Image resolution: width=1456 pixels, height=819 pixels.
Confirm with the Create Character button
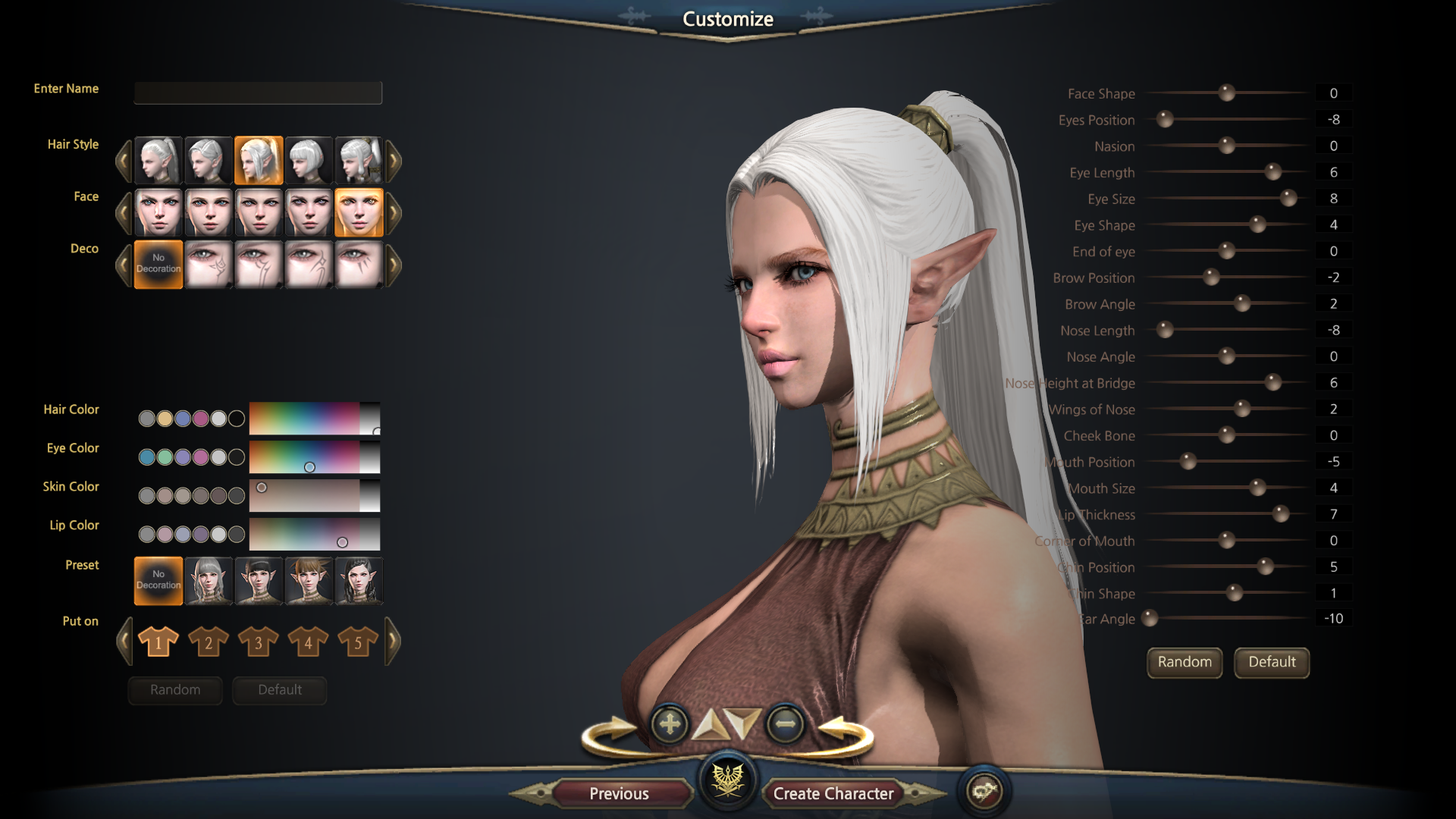[833, 793]
